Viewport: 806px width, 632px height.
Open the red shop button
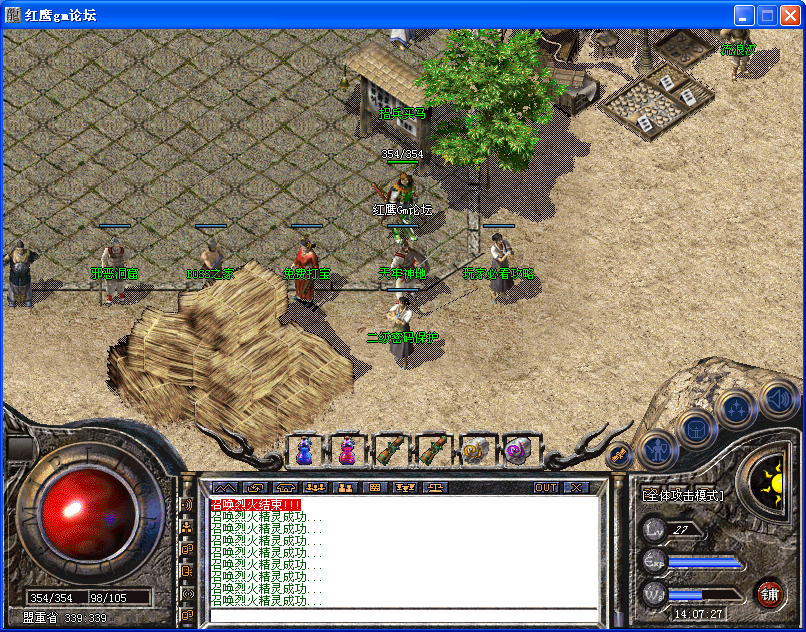[769, 594]
